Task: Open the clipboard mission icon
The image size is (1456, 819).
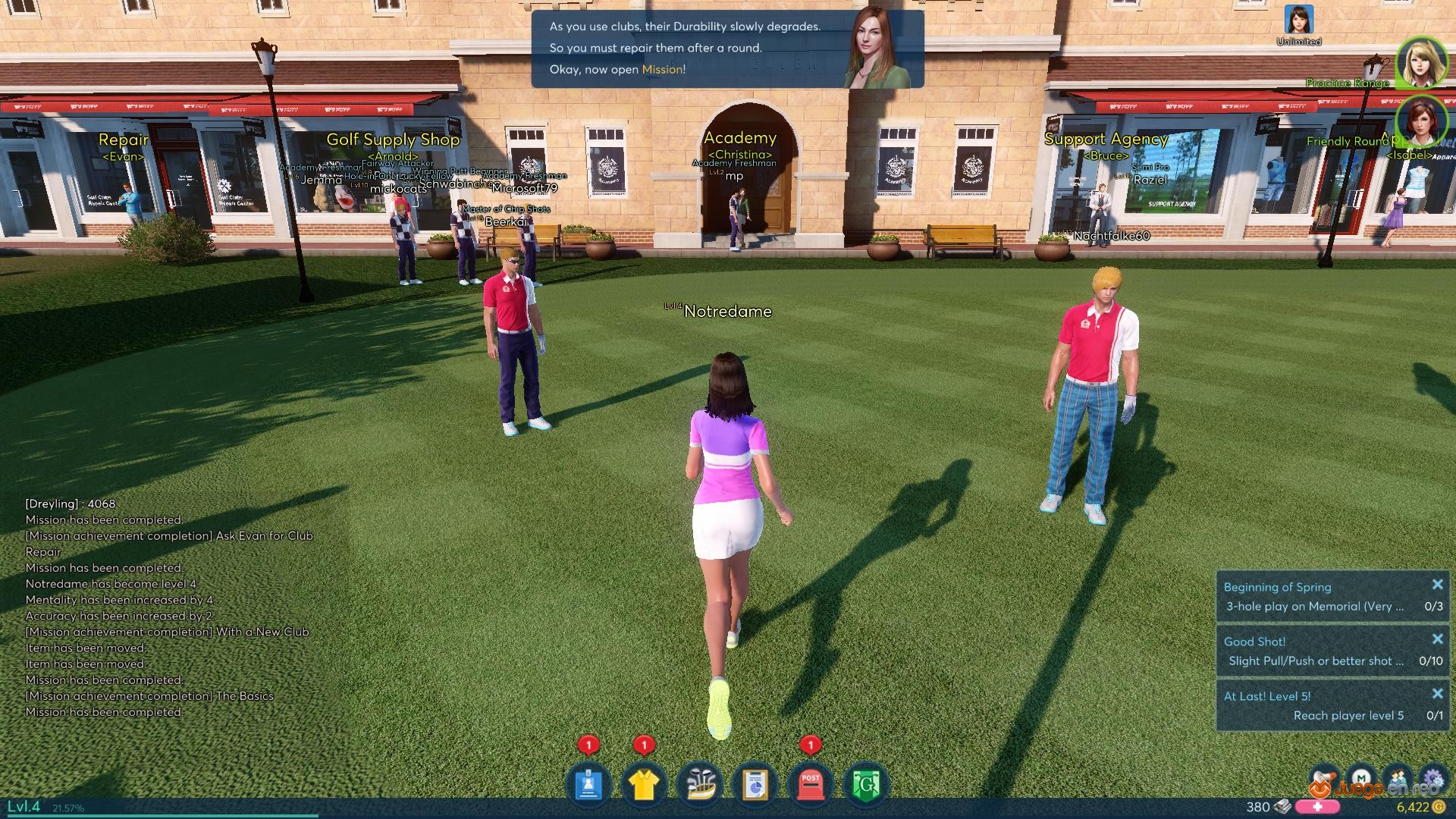Action: (x=755, y=785)
